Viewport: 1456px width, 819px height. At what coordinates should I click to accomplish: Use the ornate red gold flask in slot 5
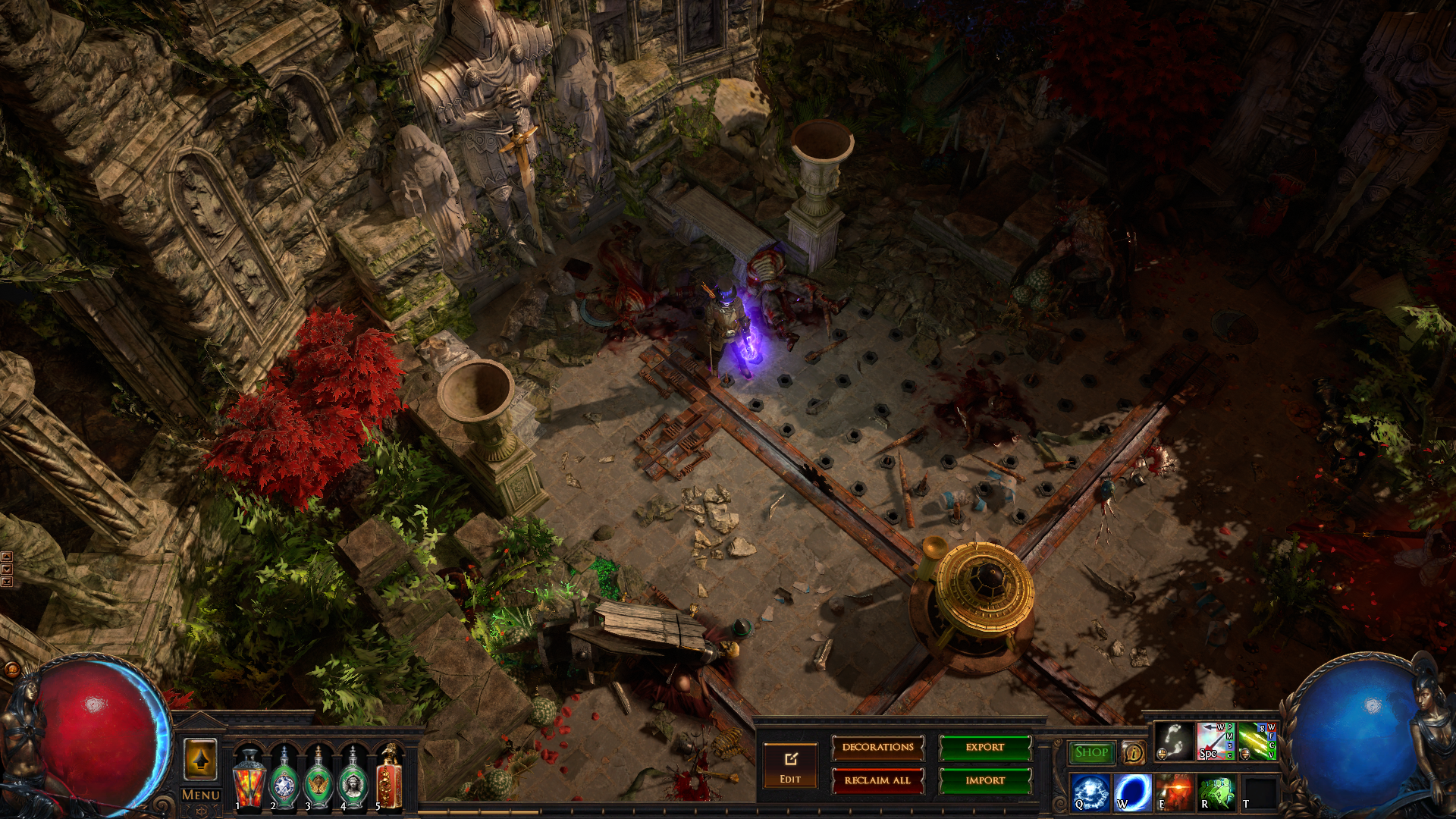click(388, 779)
